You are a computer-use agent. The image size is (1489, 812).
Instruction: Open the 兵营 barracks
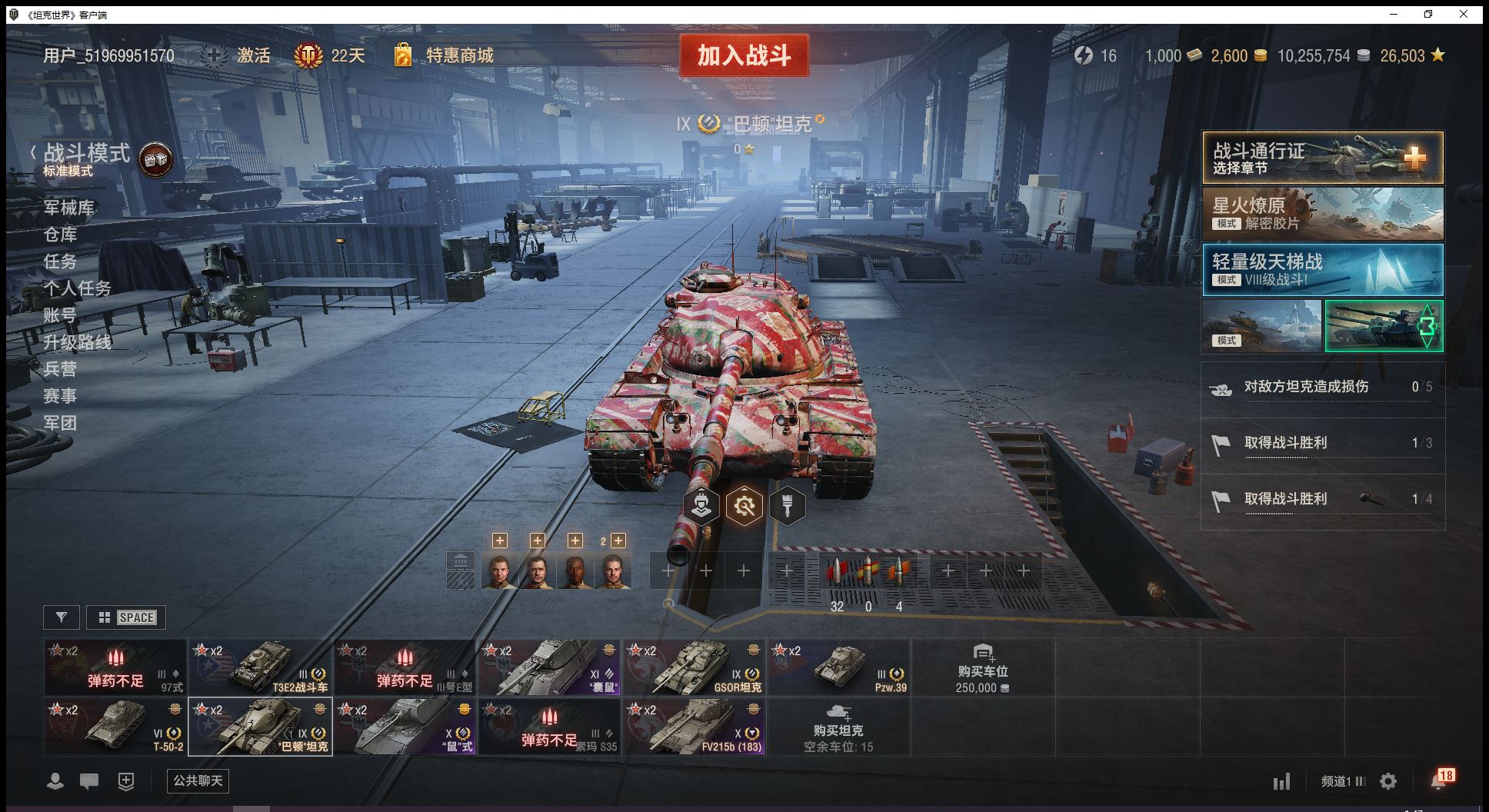(x=60, y=369)
